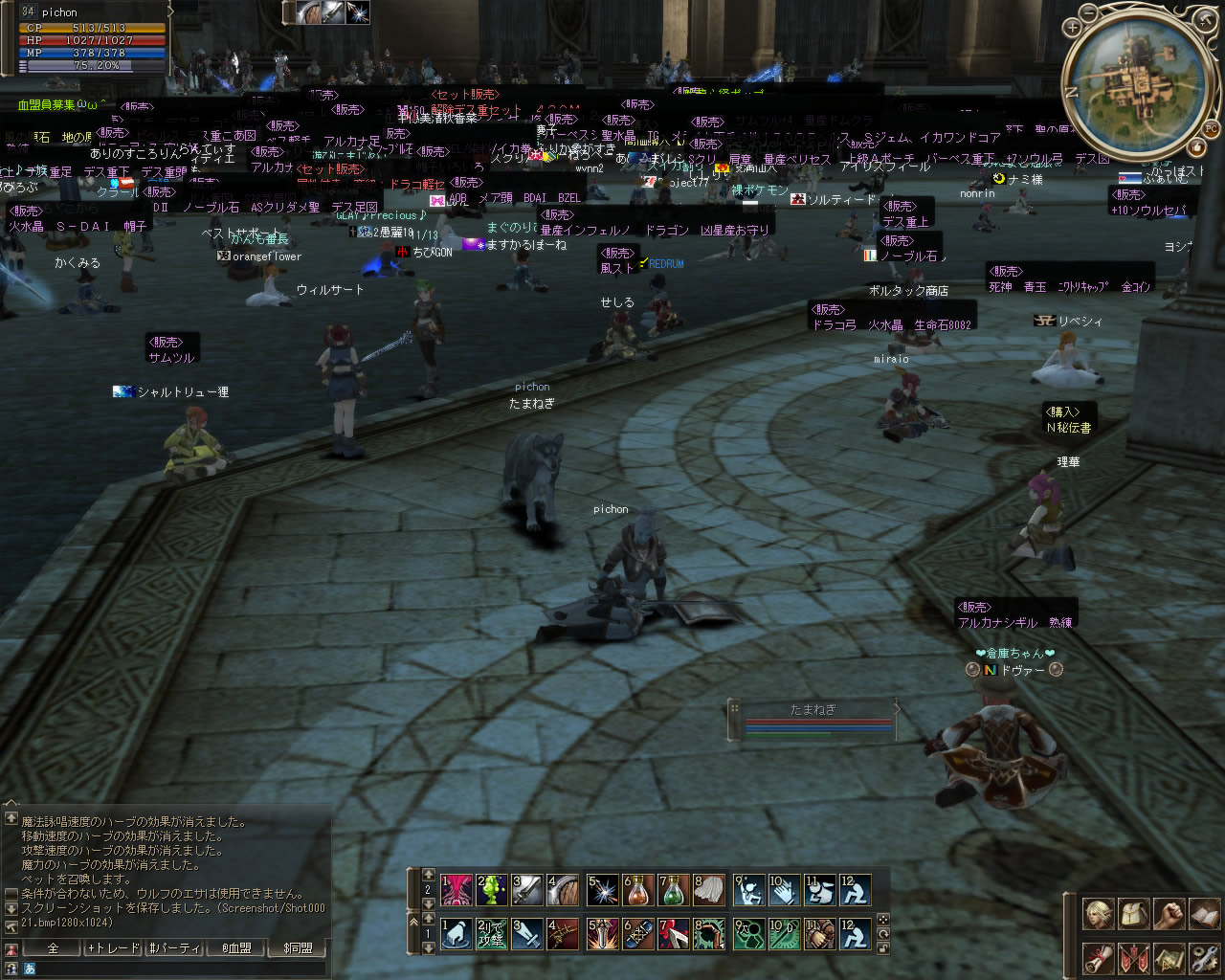Screen dimensions: 1225x980
Task: Use the orange potion in hotbar slot 6
Action: pyautogui.click(x=638, y=890)
